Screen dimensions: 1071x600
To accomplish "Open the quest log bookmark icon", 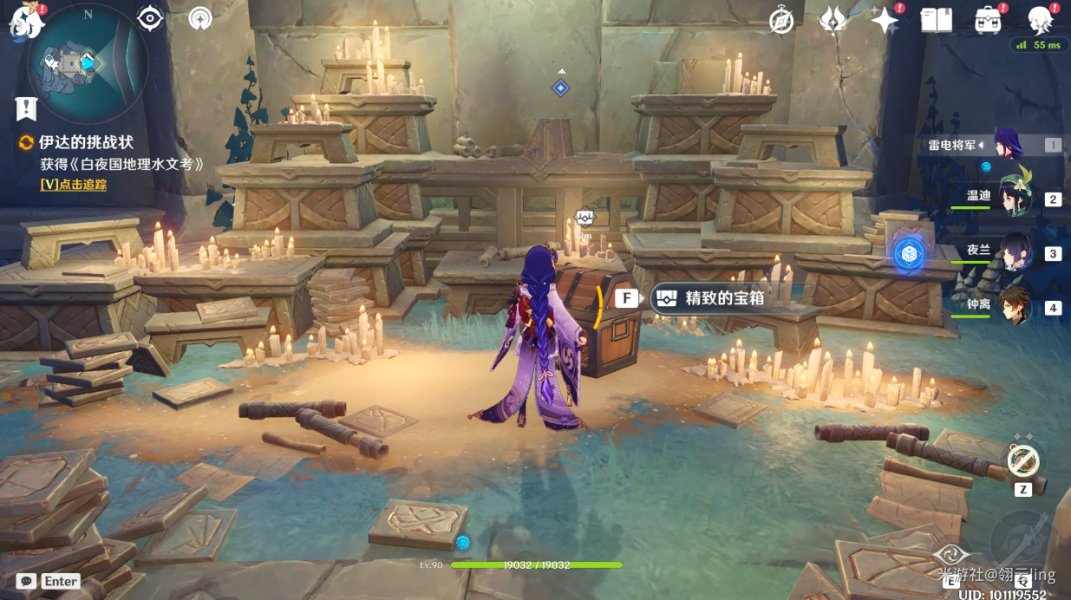I will [x=26, y=108].
